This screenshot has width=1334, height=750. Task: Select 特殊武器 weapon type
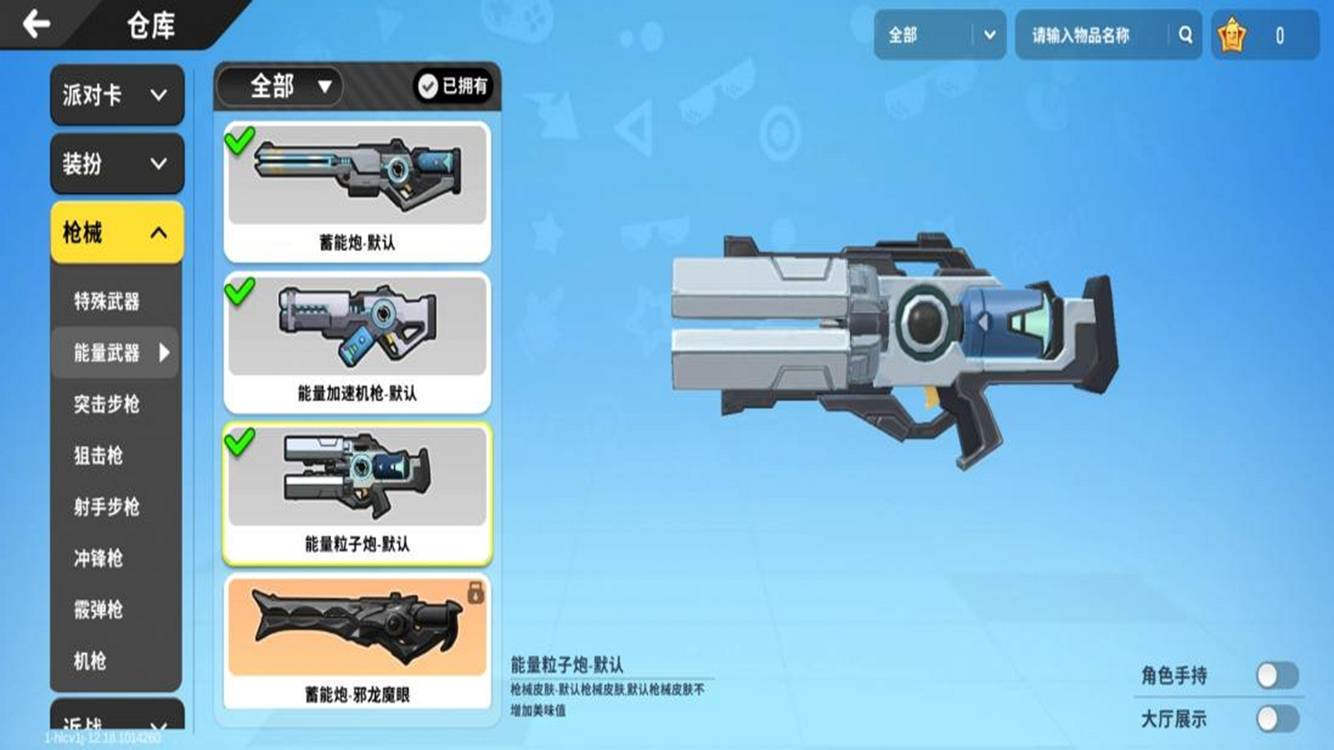pyautogui.click(x=107, y=301)
